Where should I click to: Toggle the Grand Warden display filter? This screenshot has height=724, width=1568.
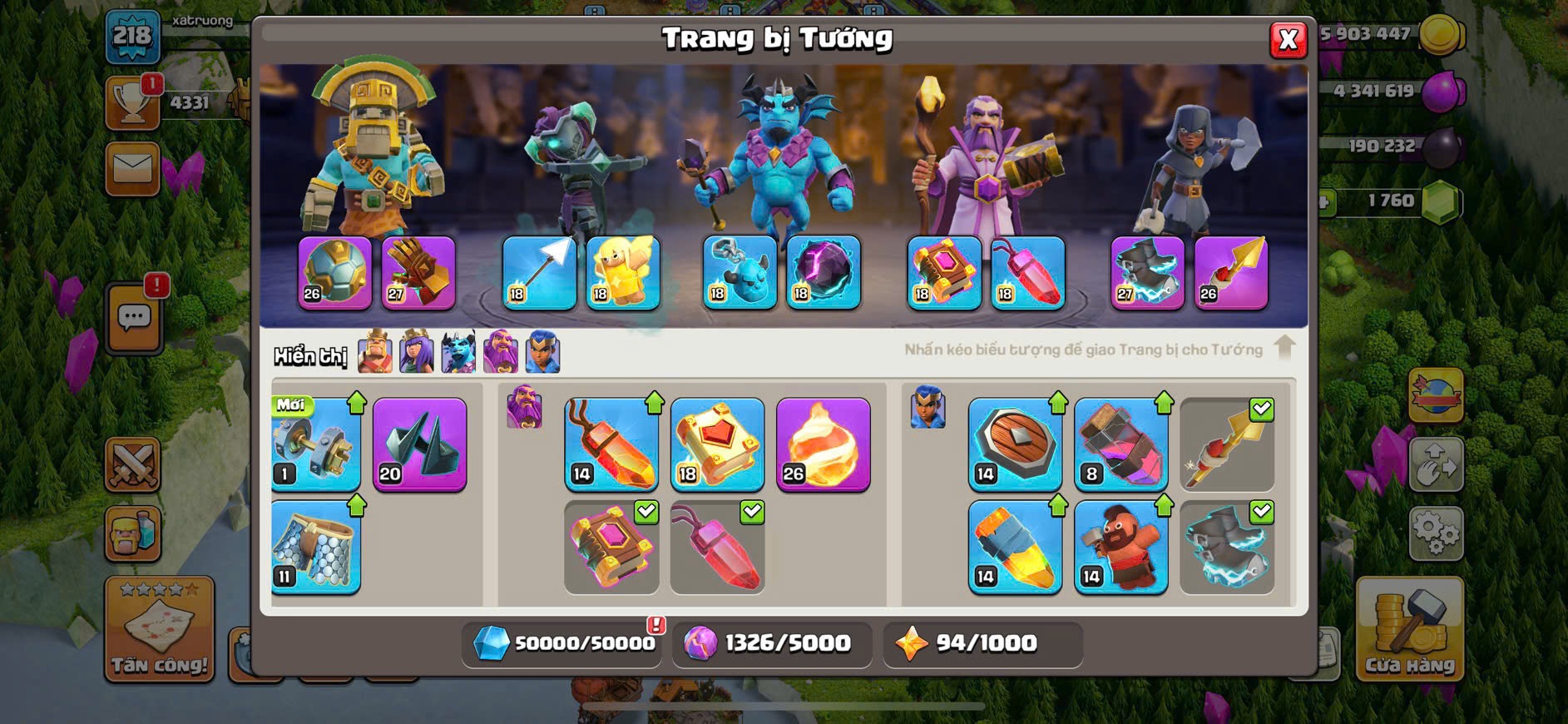tap(501, 352)
